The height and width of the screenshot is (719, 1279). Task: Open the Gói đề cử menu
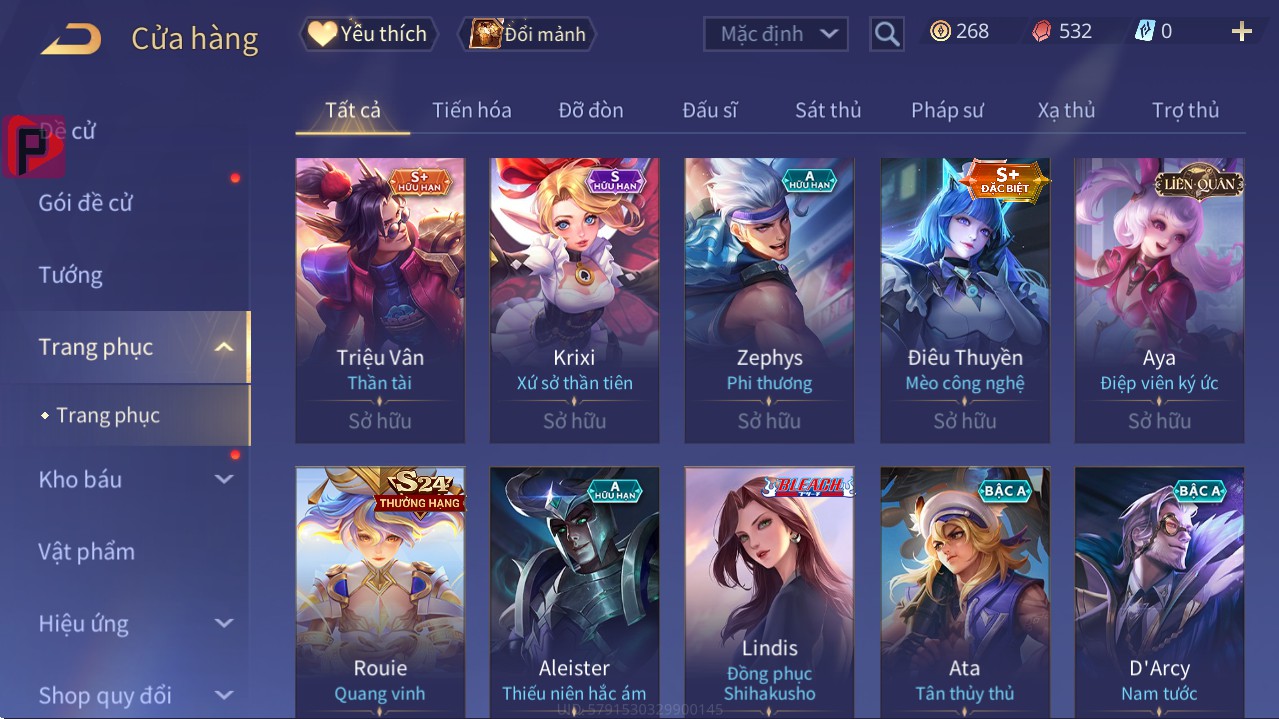(86, 203)
